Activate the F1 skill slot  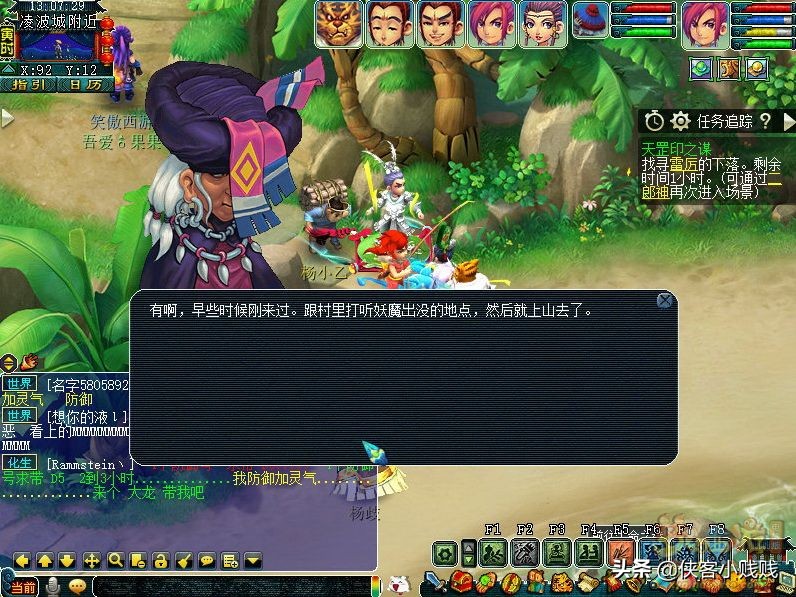tap(492, 552)
